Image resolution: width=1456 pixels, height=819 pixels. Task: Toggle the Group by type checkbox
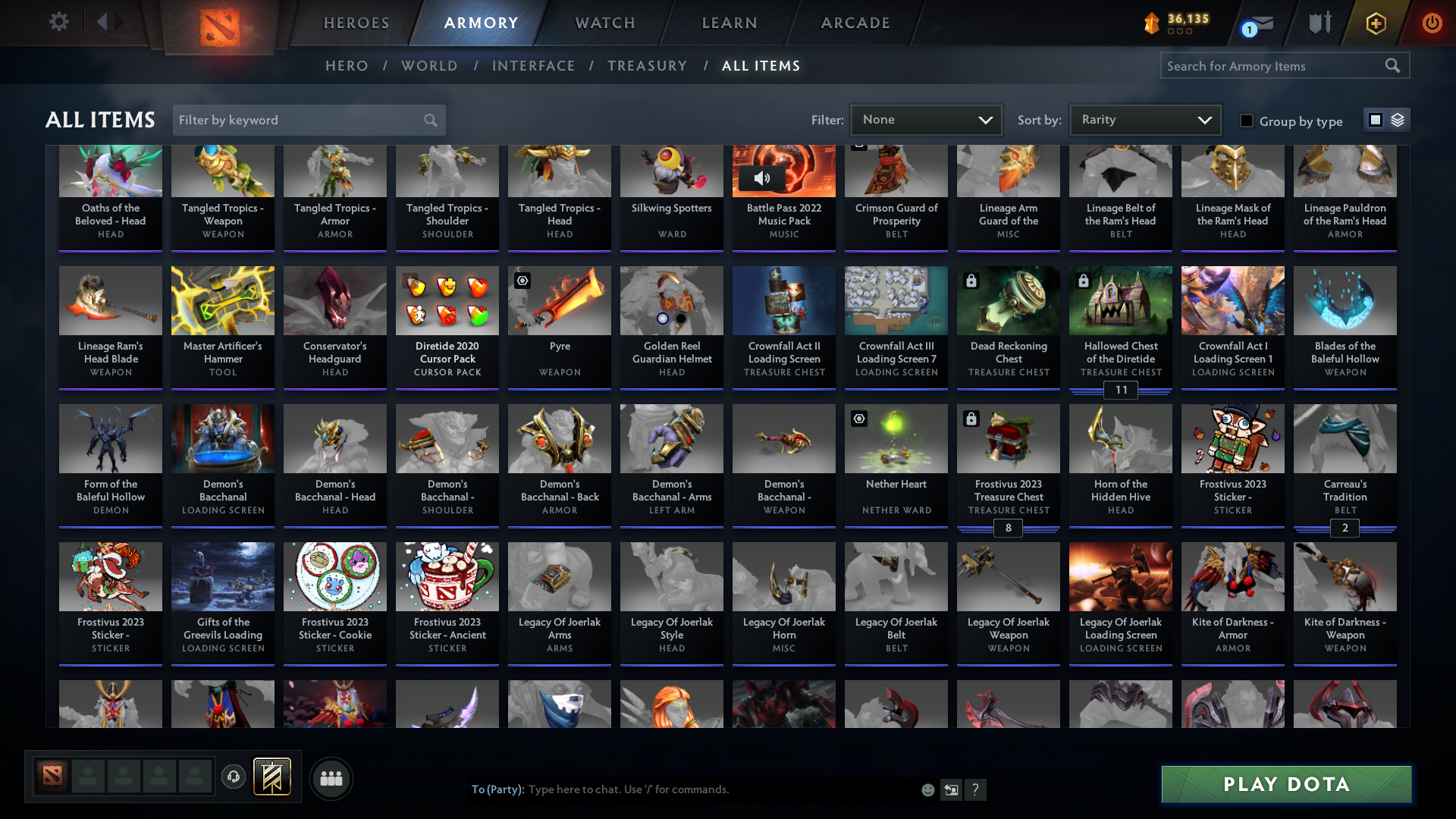pos(1246,121)
